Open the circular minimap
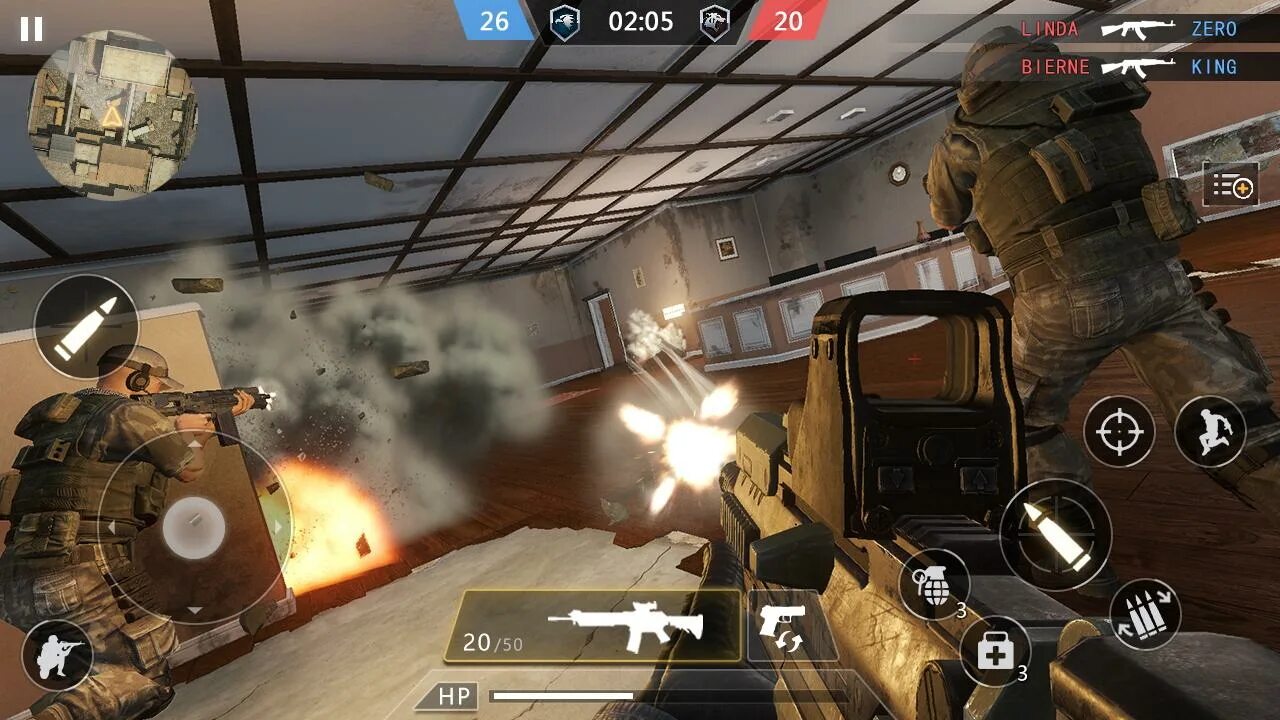This screenshot has width=1280, height=720. [x=112, y=114]
